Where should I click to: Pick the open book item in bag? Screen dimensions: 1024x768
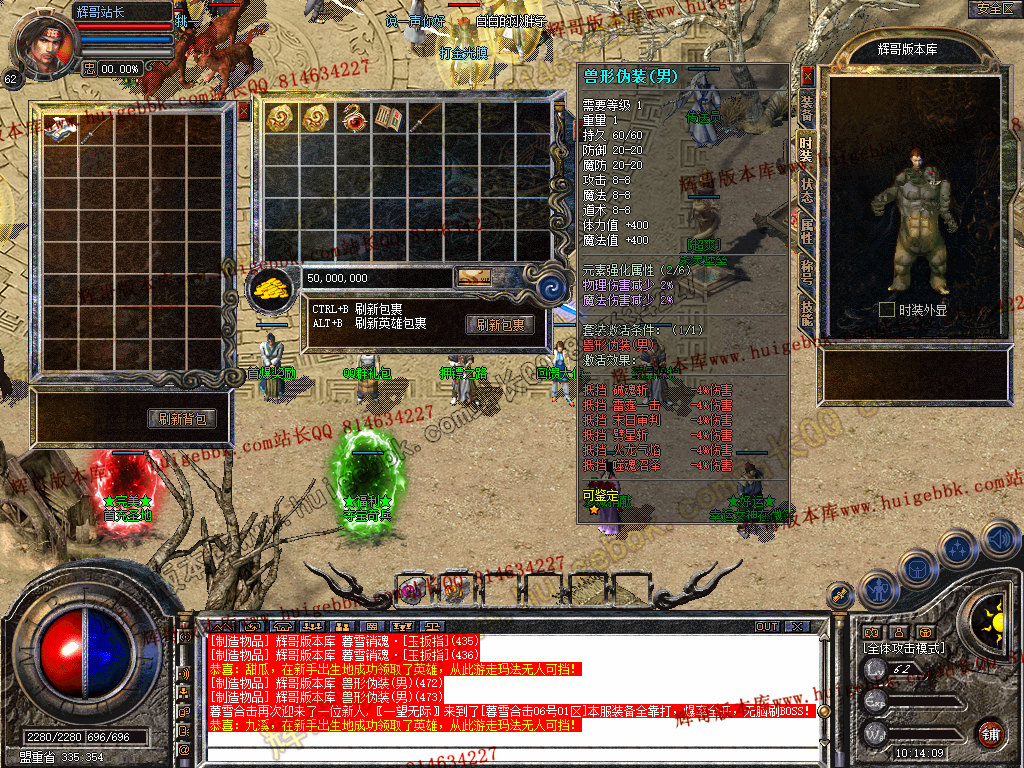pos(388,118)
